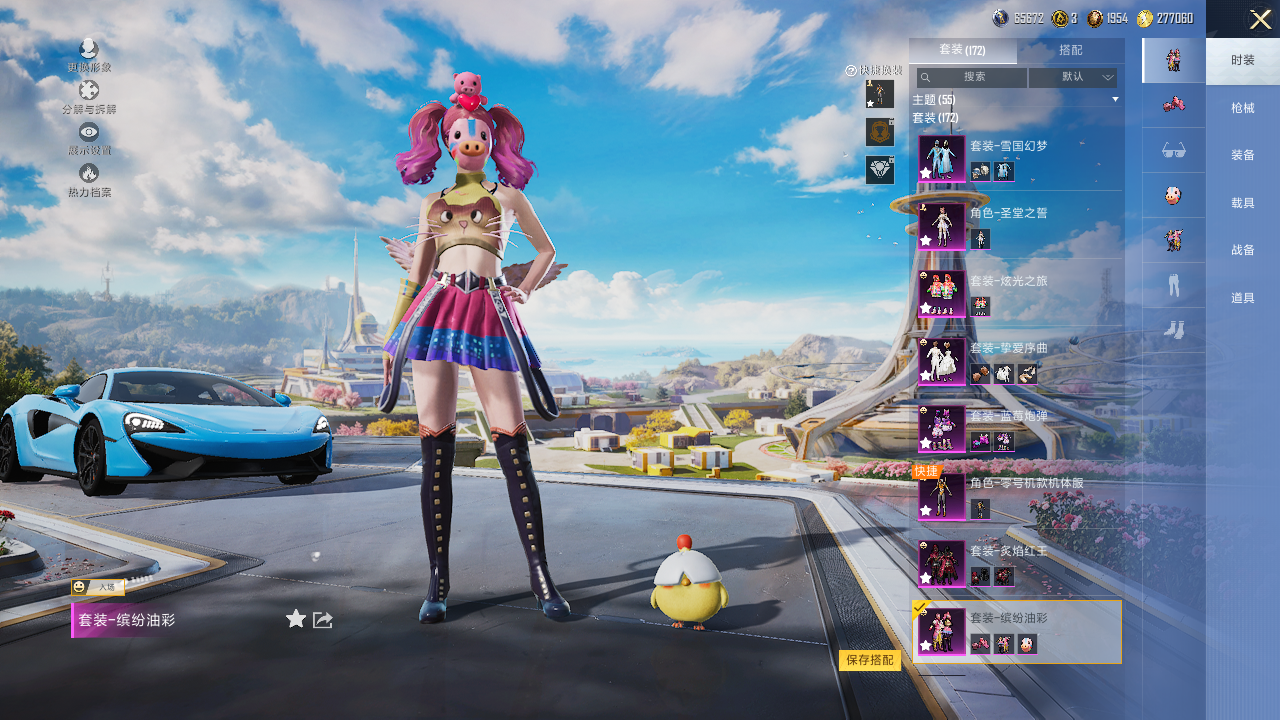Select the 载具 category tab
The width and height of the screenshot is (1280, 720).
(x=1243, y=203)
